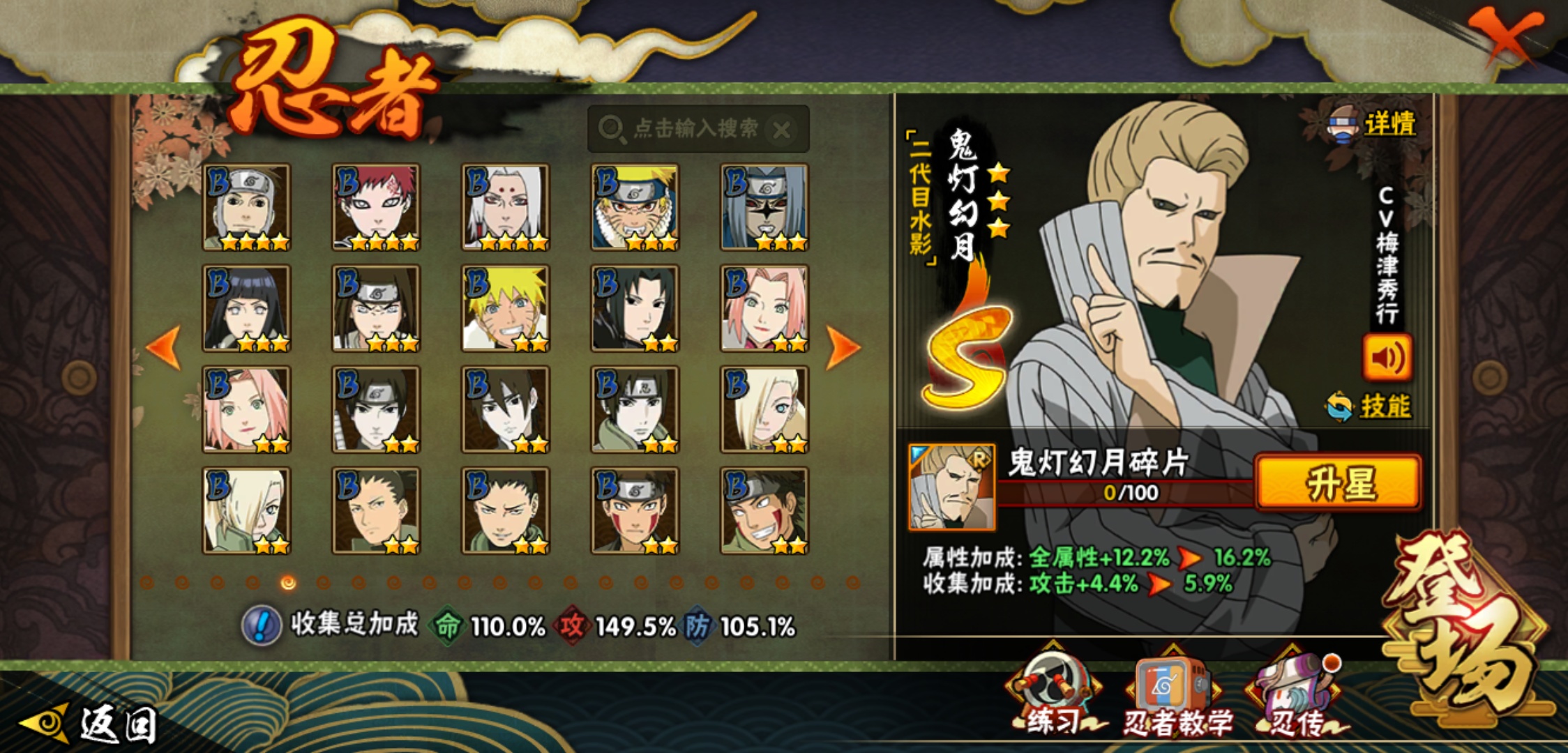Select the 鬼灯幻月 fragment icon
Screen dimensions: 1568x753
click(952, 487)
